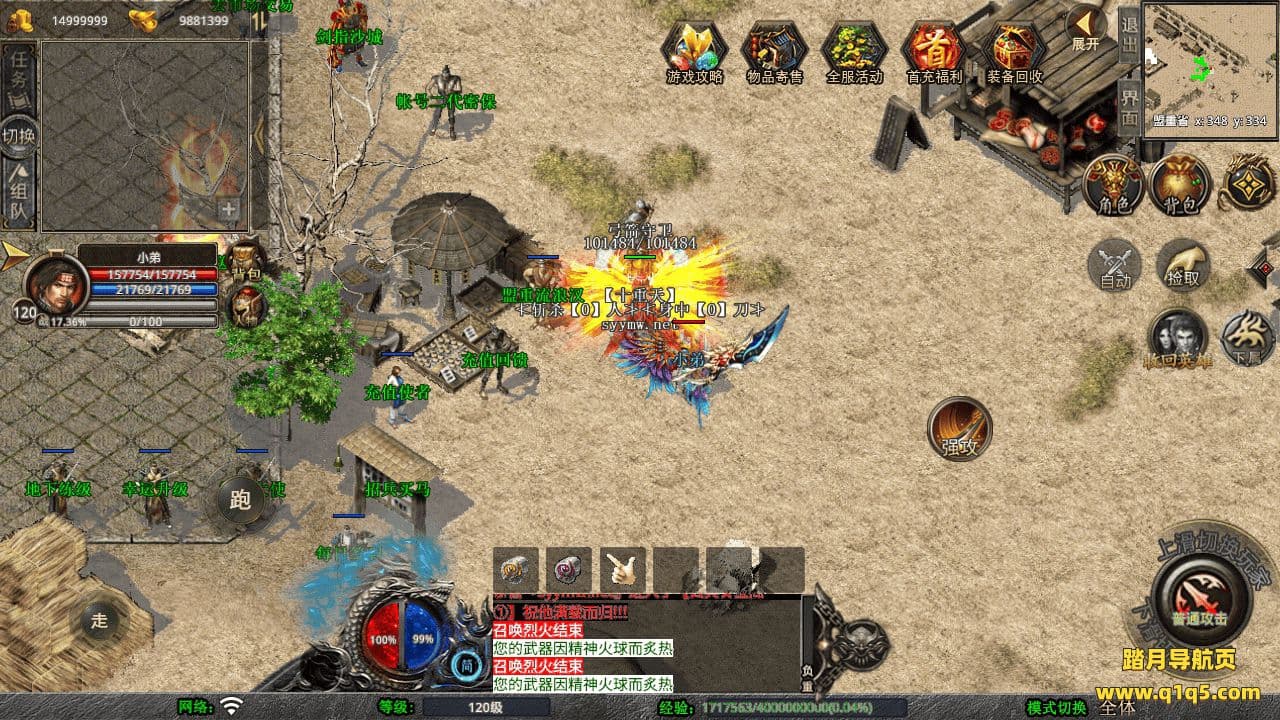Tap the 拾取 pickup button

click(x=1184, y=265)
